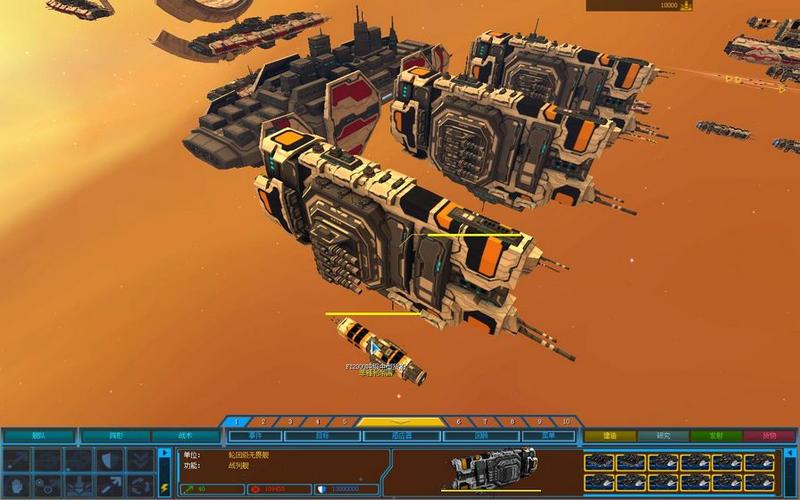Select control group tab 1

pyautogui.click(x=236, y=422)
